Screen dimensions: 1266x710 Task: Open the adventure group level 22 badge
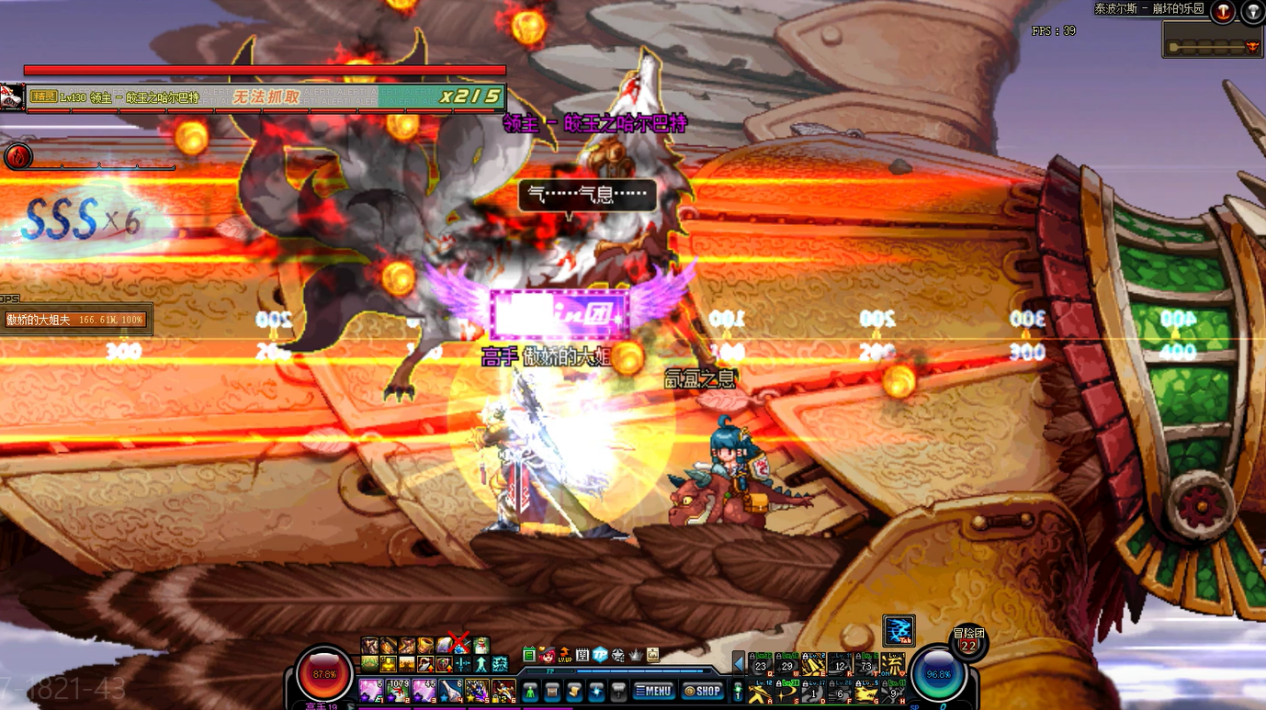(967, 641)
